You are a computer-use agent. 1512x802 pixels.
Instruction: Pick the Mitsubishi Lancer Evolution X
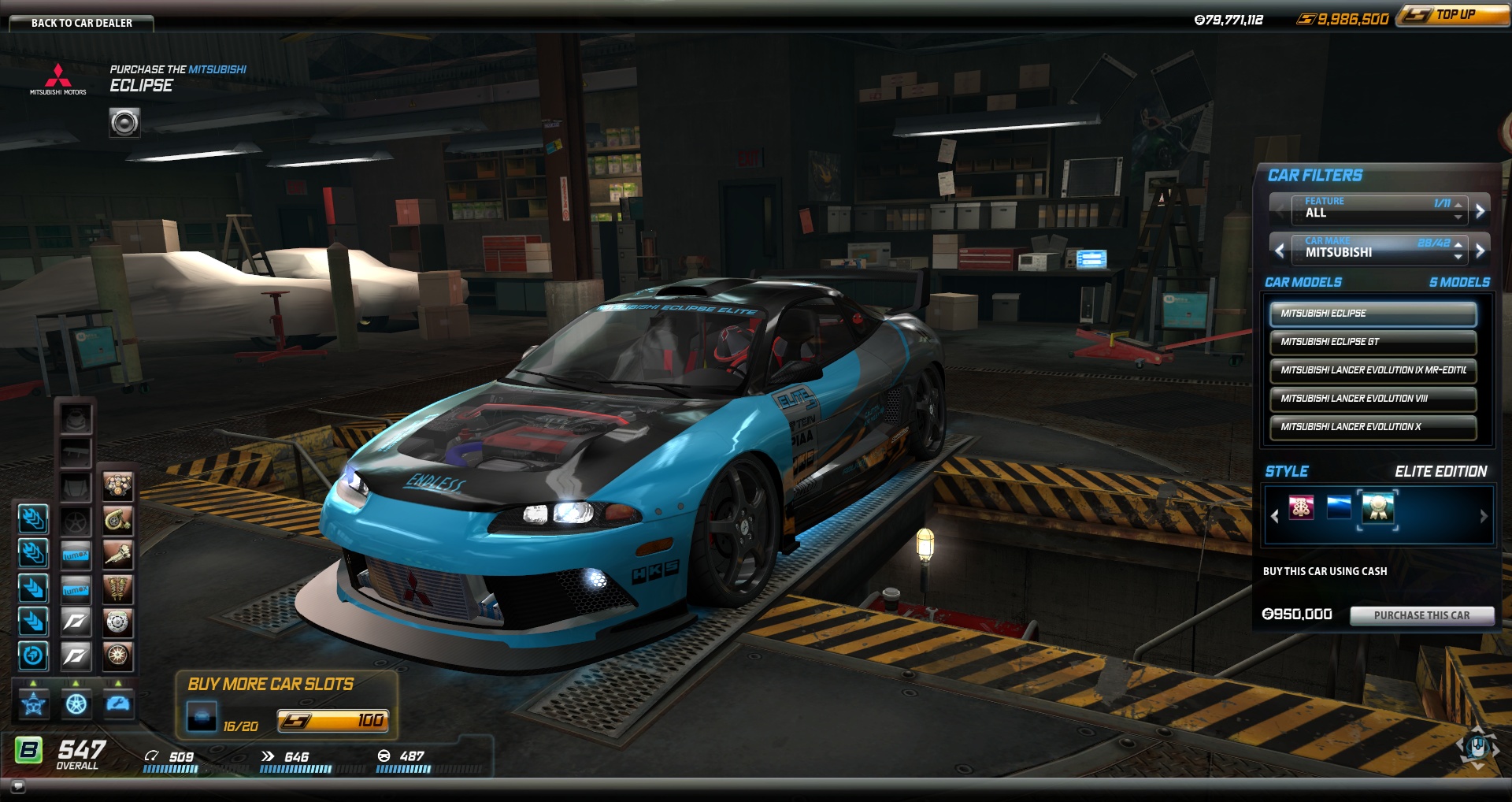pos(1372,427)
